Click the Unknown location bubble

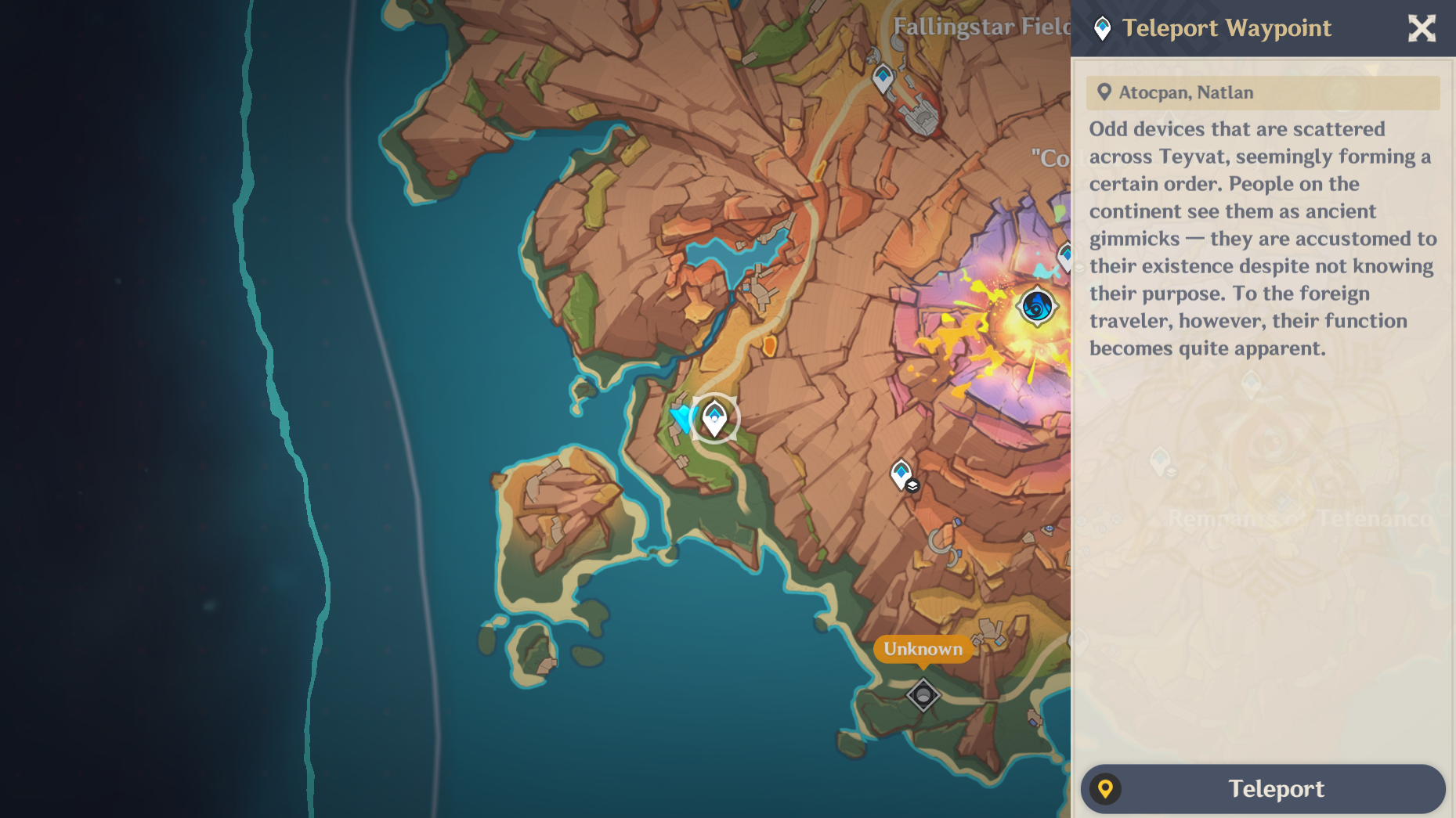coord(922,649)
